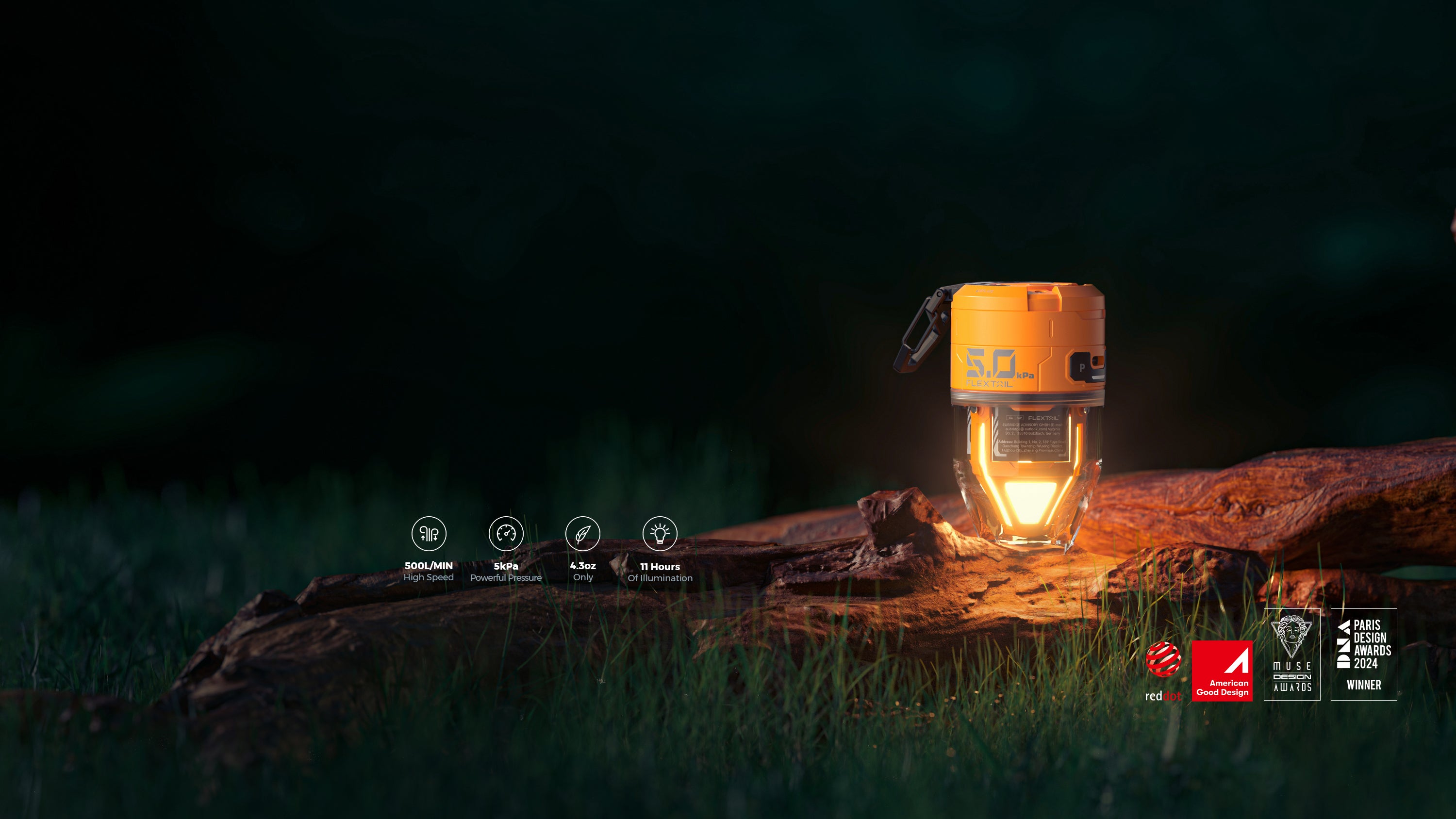Open the Red Dot award badge

point(1163,671)
